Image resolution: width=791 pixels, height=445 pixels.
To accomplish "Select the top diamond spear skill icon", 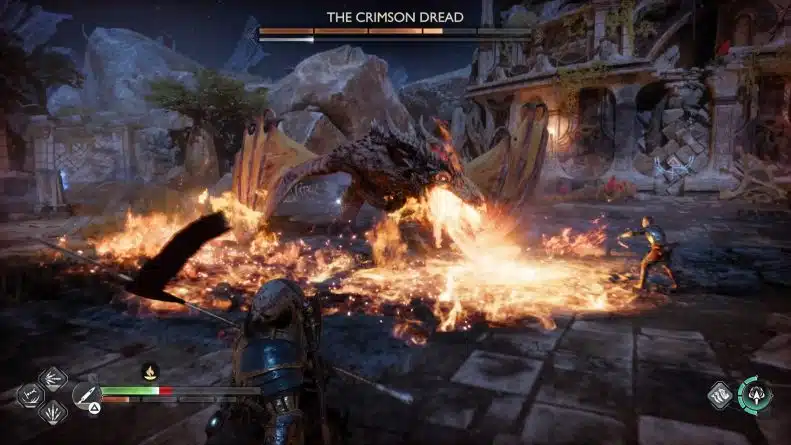I will click(x=52, y=378).
